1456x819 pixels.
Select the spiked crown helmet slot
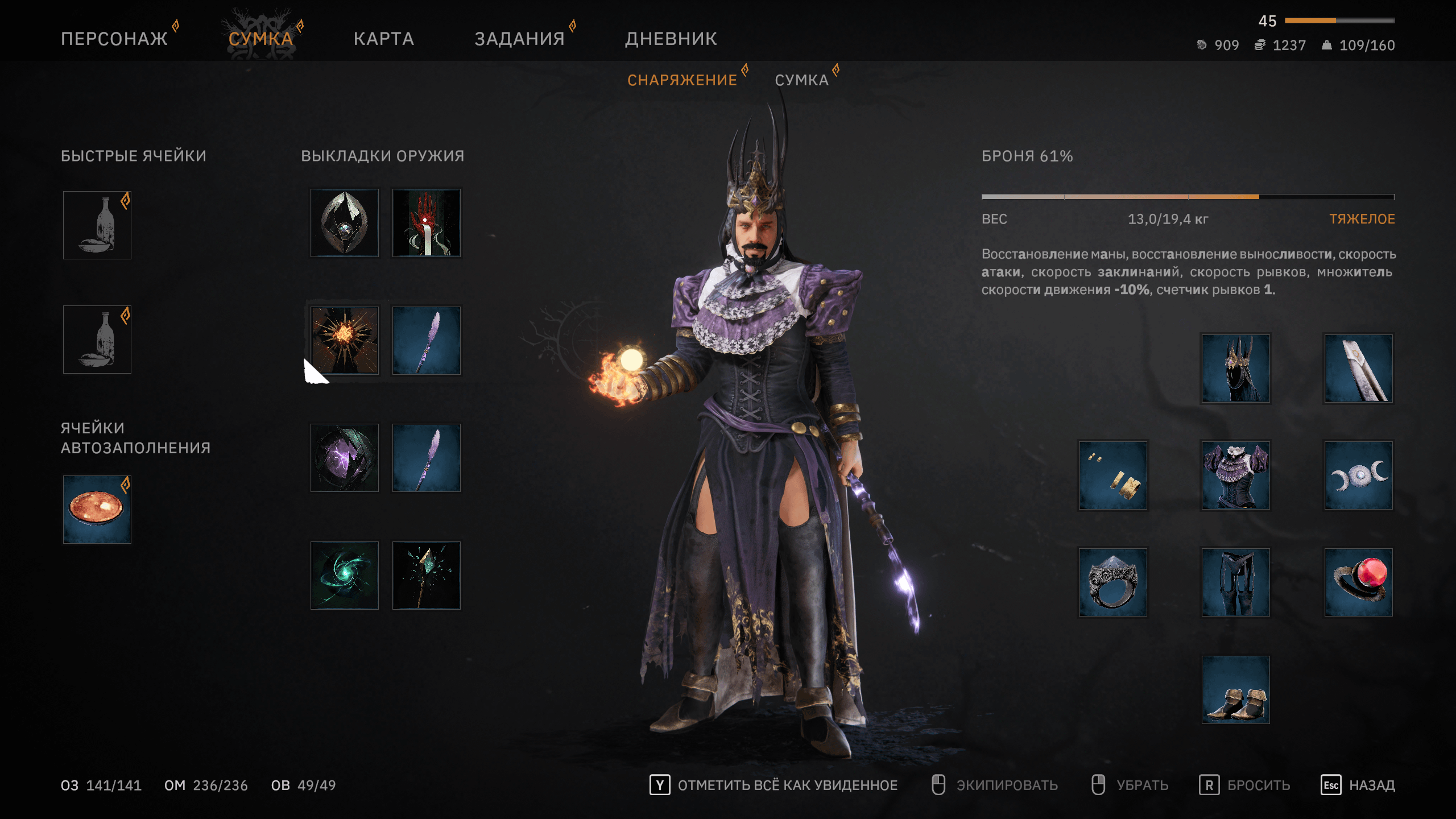click(1235, 369)
